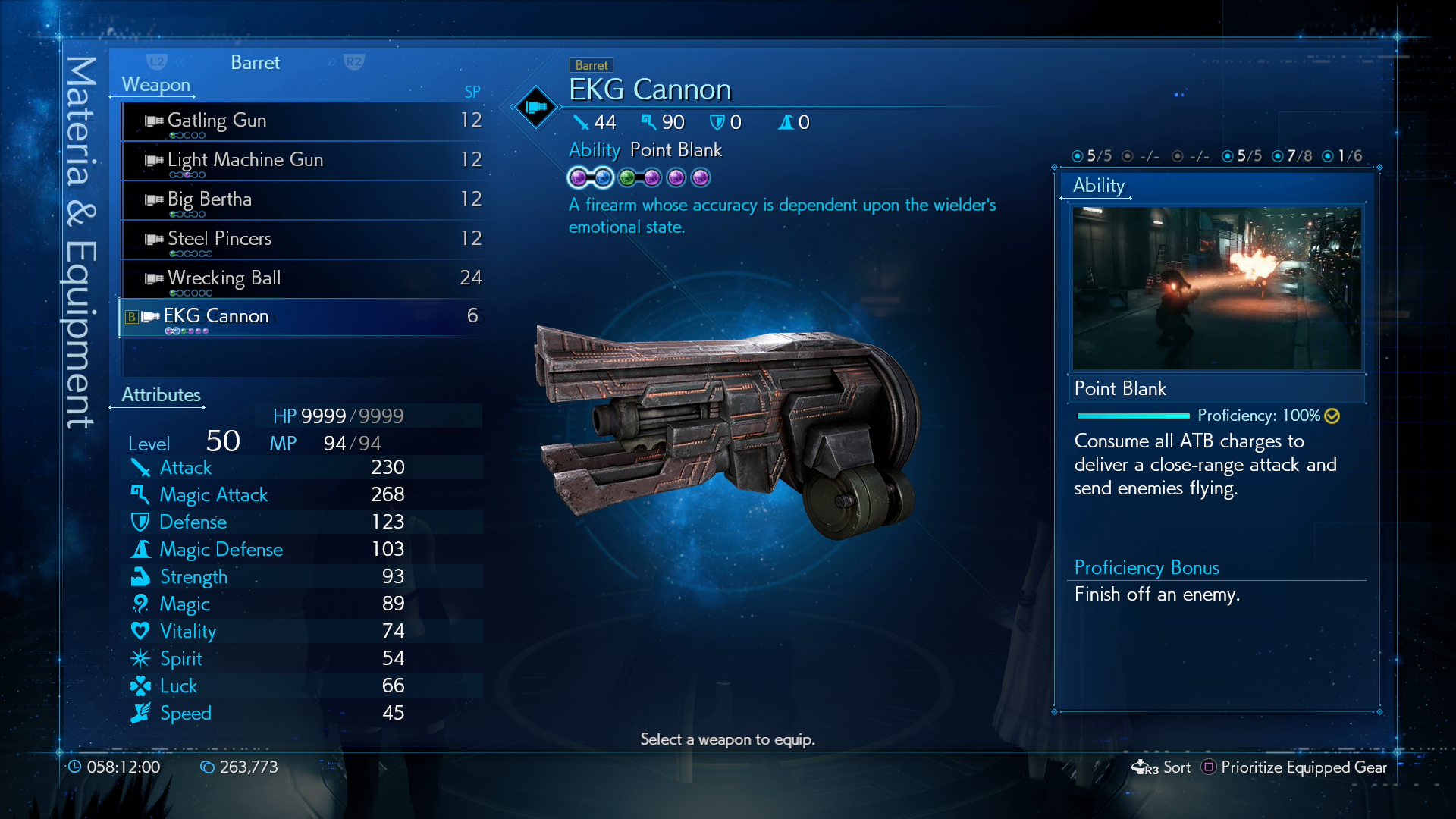Pick the Steel Pincers weapon
The image size is (1456, 819).
pos(303,239)
